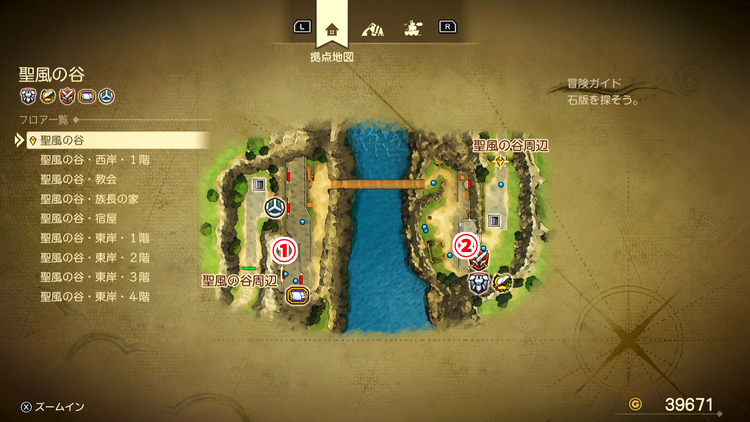Click the weapon shop sword marker
Viewport: 750px width, 422px height.
click(481, 262)
